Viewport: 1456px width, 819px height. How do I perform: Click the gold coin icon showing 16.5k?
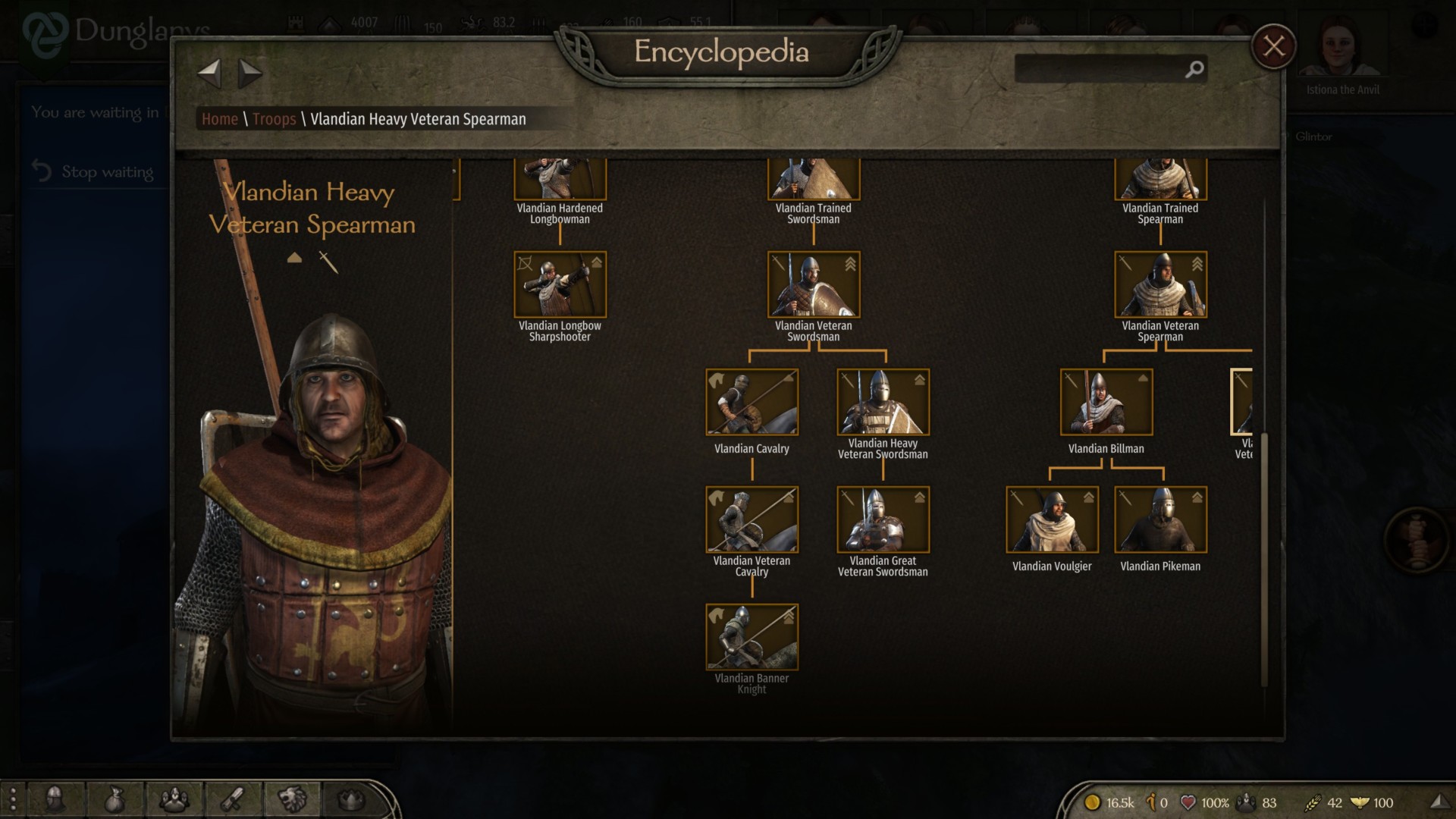1092,802
